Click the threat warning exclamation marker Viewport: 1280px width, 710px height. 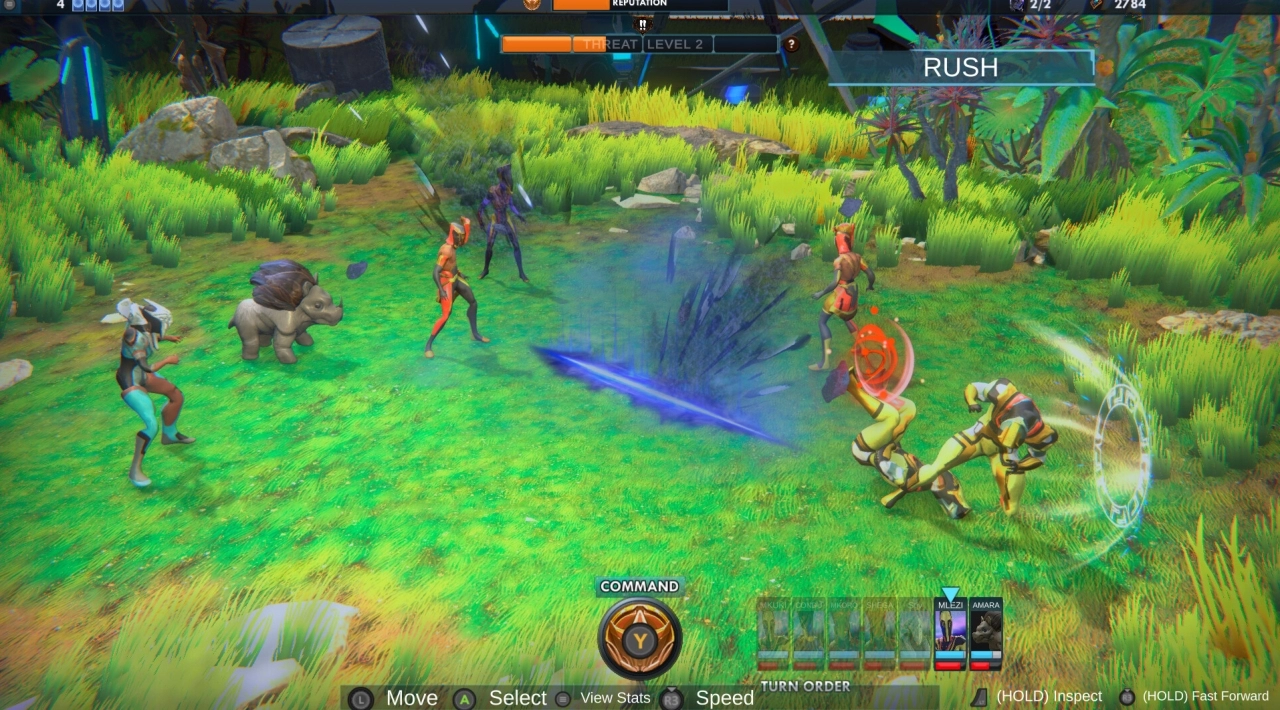[x=642, y=25]
